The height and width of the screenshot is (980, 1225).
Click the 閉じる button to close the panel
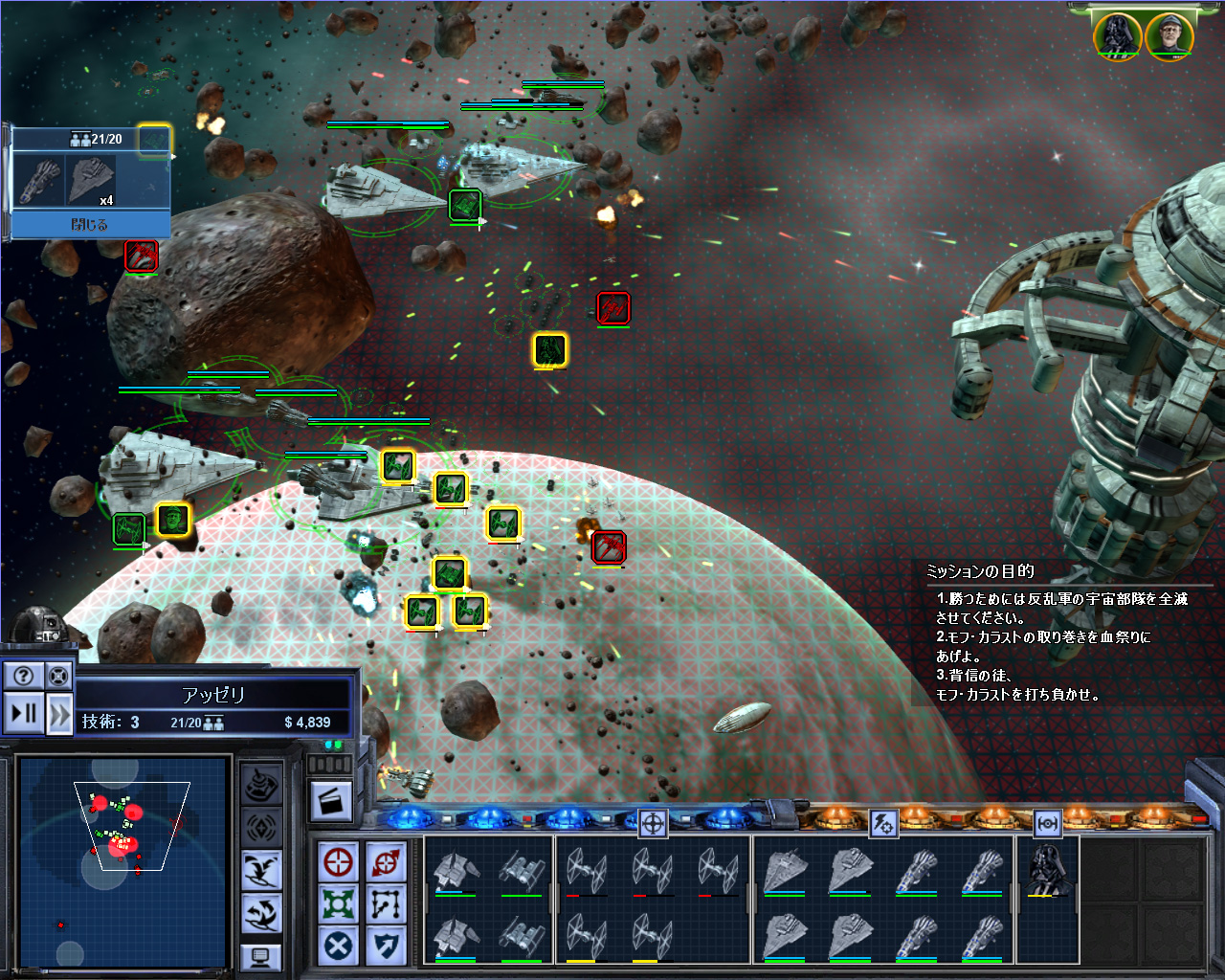click(x=91, y=224)
